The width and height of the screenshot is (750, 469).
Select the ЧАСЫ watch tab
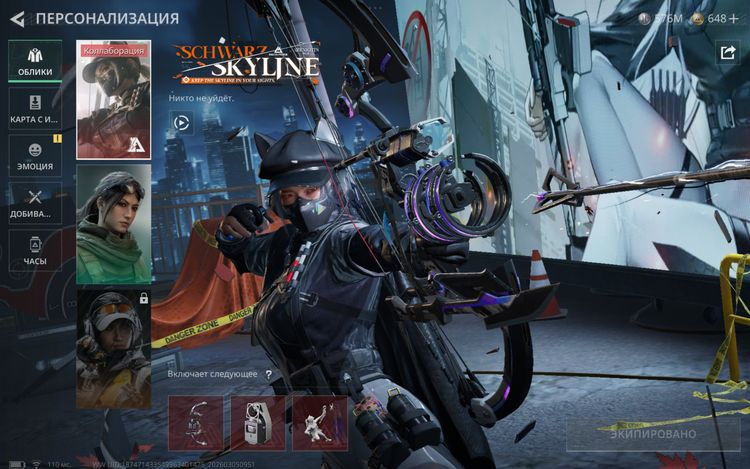[35, 250]
